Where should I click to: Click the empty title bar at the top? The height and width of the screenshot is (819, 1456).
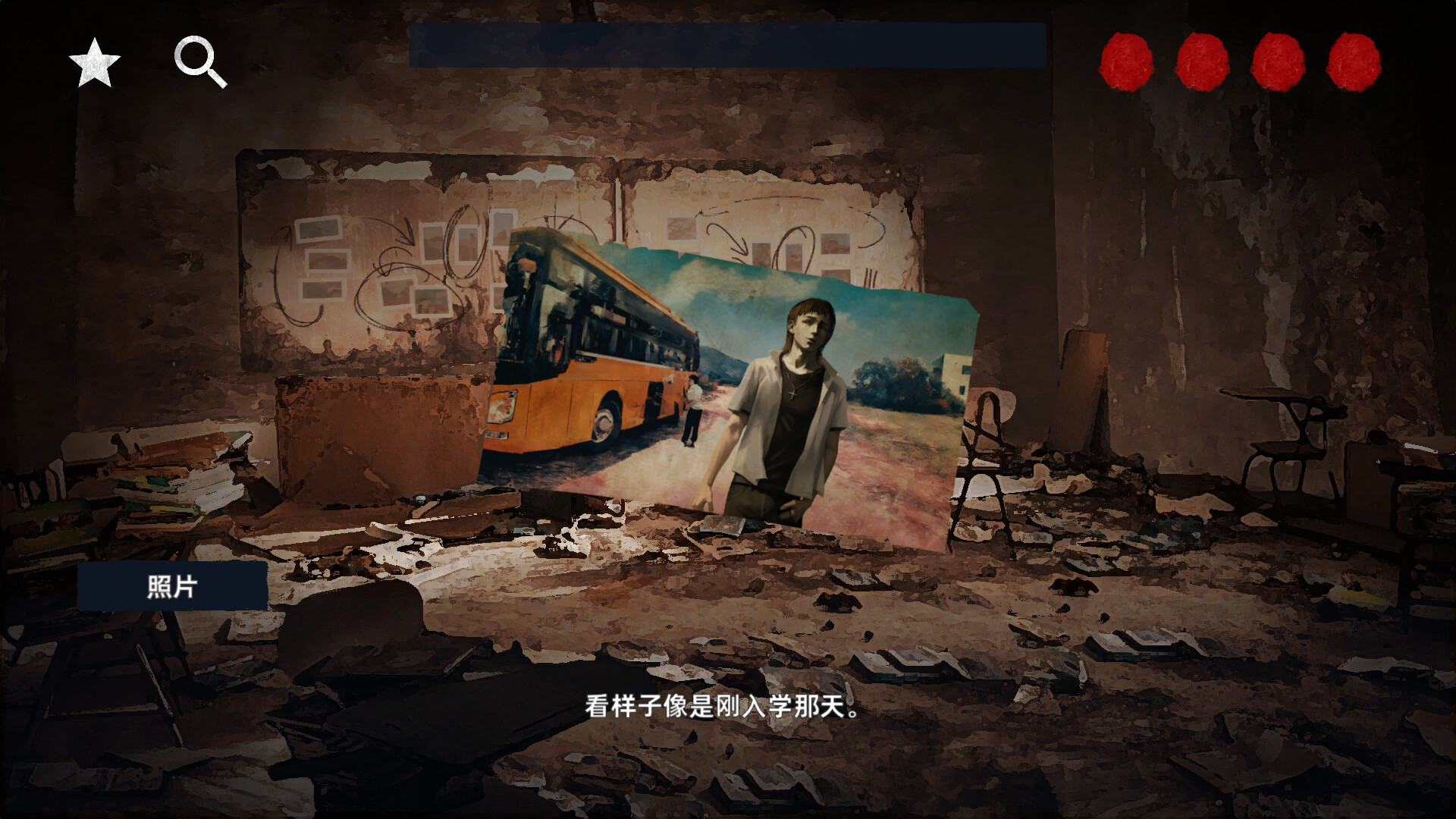point(728,42)
